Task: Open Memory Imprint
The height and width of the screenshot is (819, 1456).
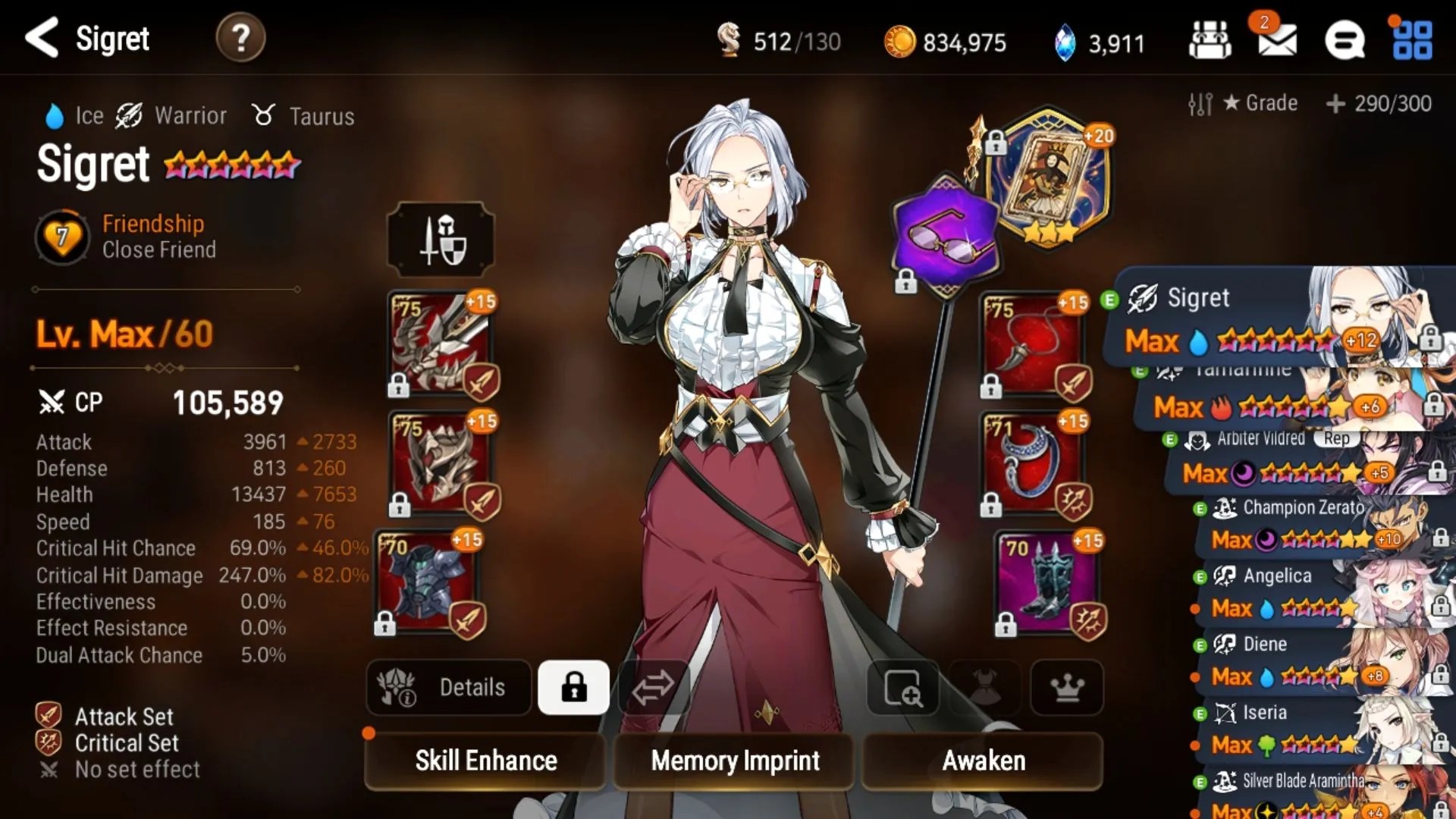Action: [x=735, y=761]
